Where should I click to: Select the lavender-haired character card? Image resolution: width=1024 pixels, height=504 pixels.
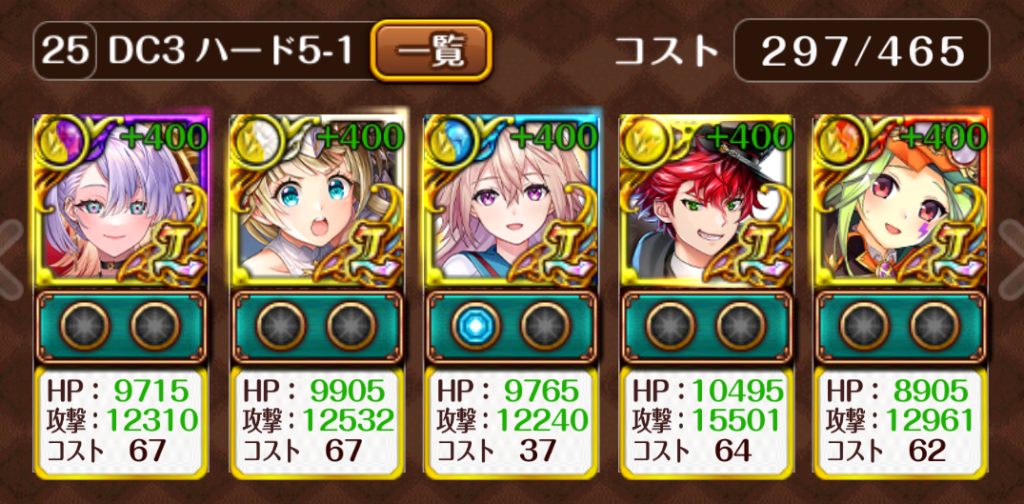(120, 201)
